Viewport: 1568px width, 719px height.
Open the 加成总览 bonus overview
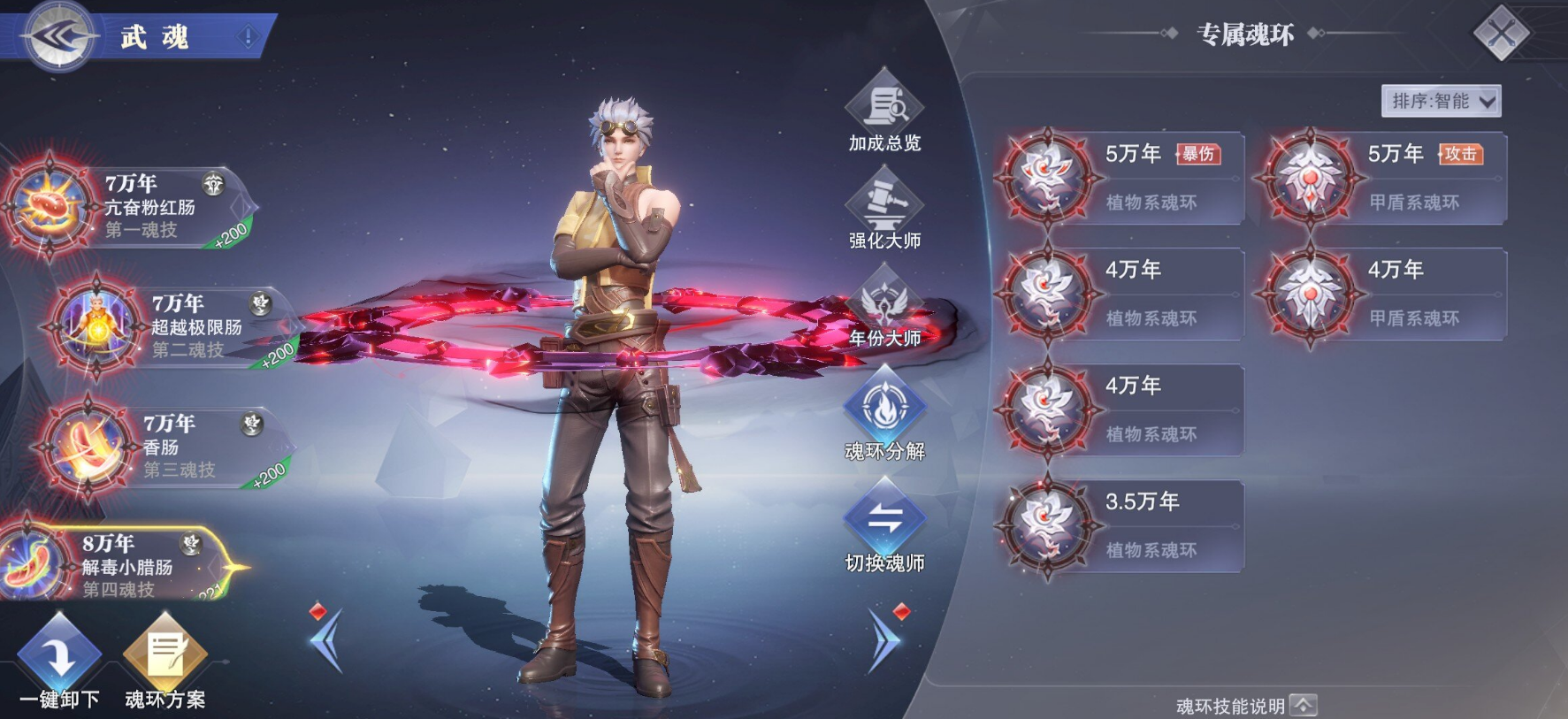click(884, 112)
